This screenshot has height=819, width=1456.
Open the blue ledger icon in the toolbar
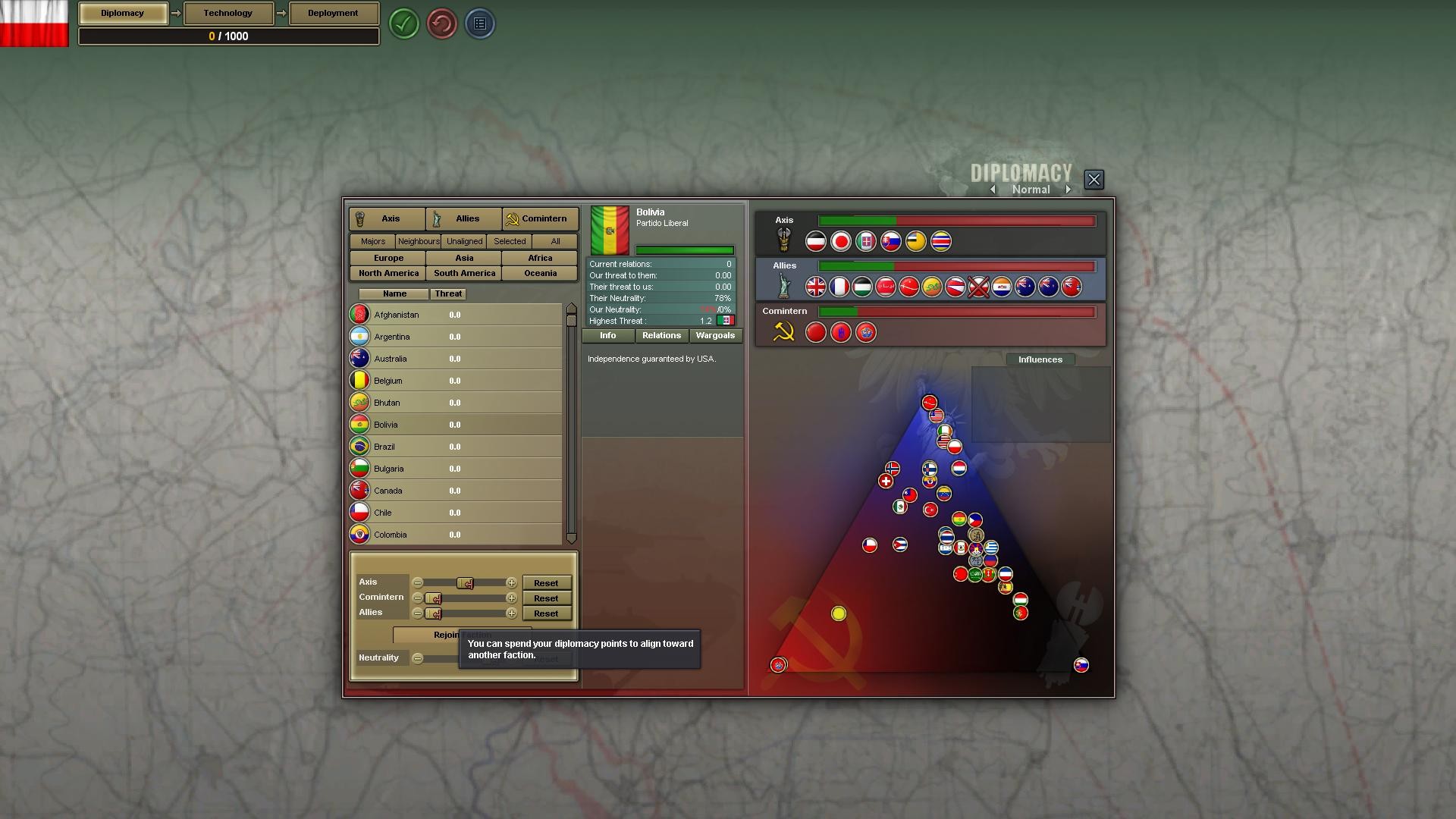pos(480,24)
